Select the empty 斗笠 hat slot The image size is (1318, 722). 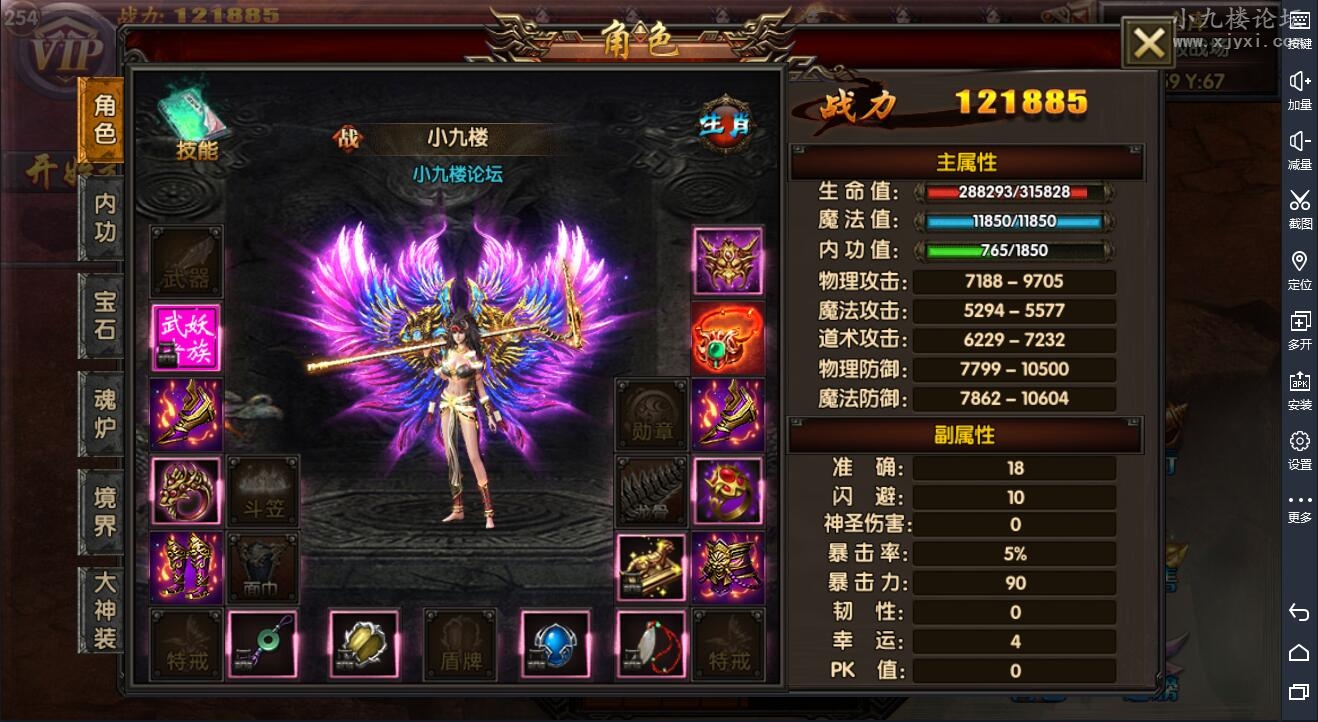tap(263, 490)
